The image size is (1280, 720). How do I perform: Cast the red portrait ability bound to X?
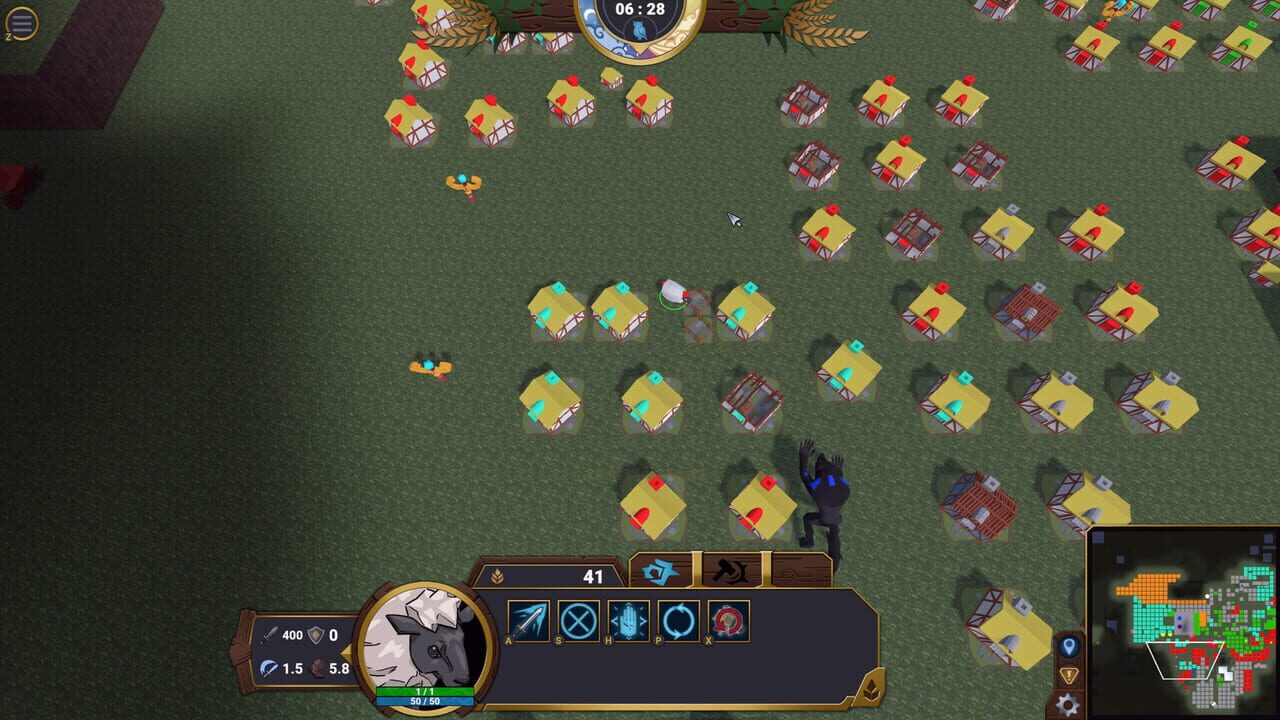click(x=728, y=618)
